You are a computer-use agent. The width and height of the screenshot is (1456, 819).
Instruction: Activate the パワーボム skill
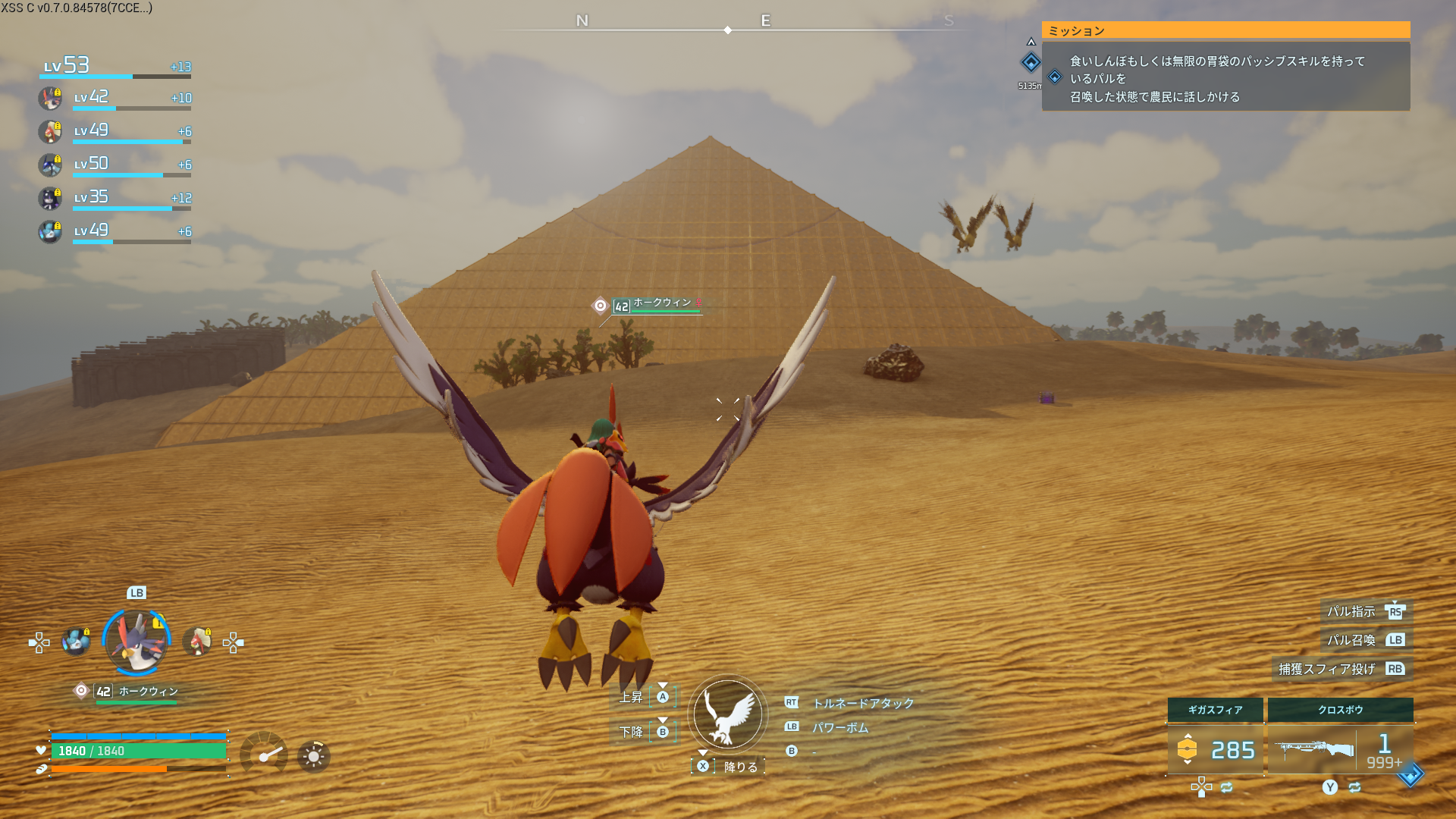click(840, 727)
